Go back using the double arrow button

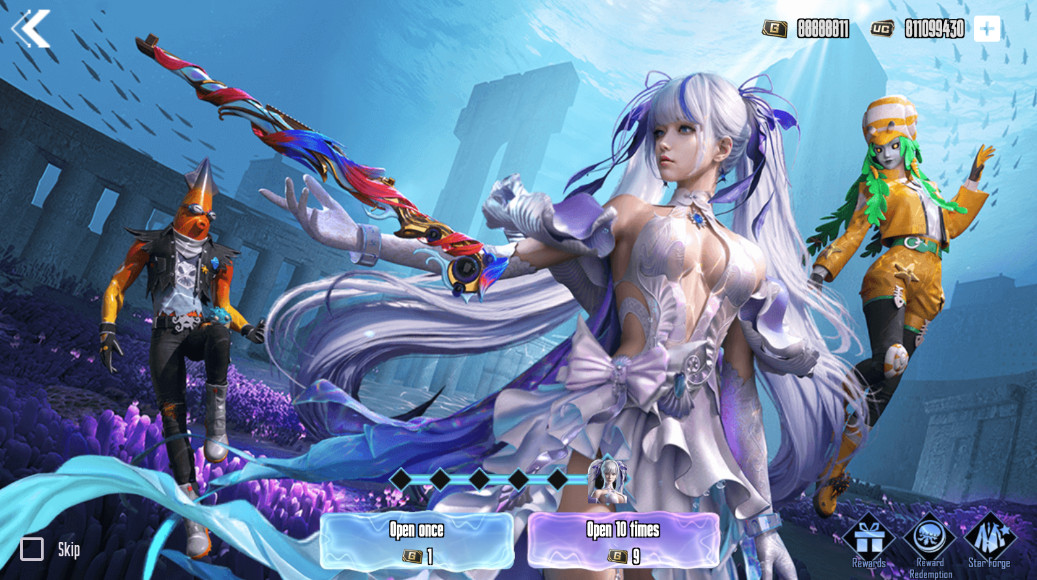pos(31,29)
